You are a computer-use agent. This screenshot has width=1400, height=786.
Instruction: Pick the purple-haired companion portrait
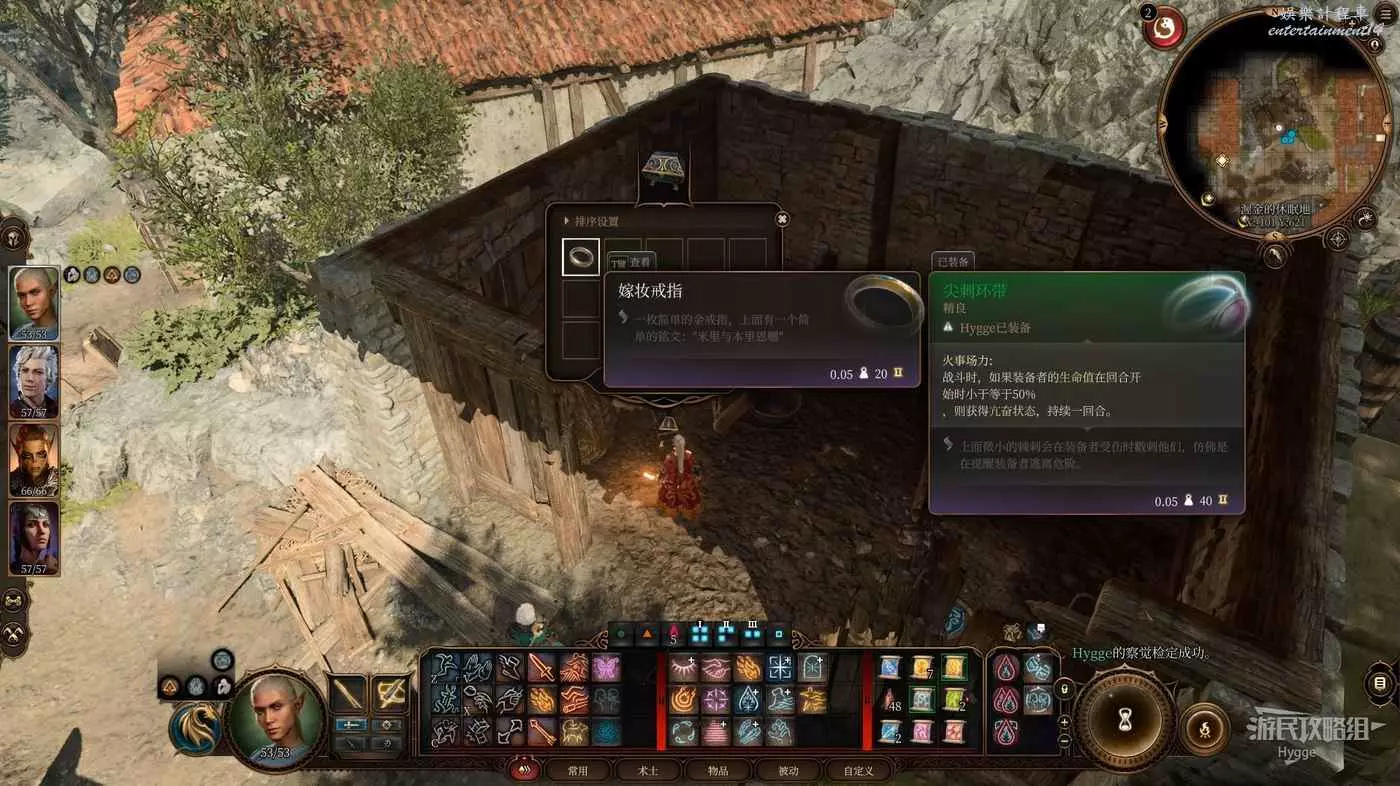[34, 537]
